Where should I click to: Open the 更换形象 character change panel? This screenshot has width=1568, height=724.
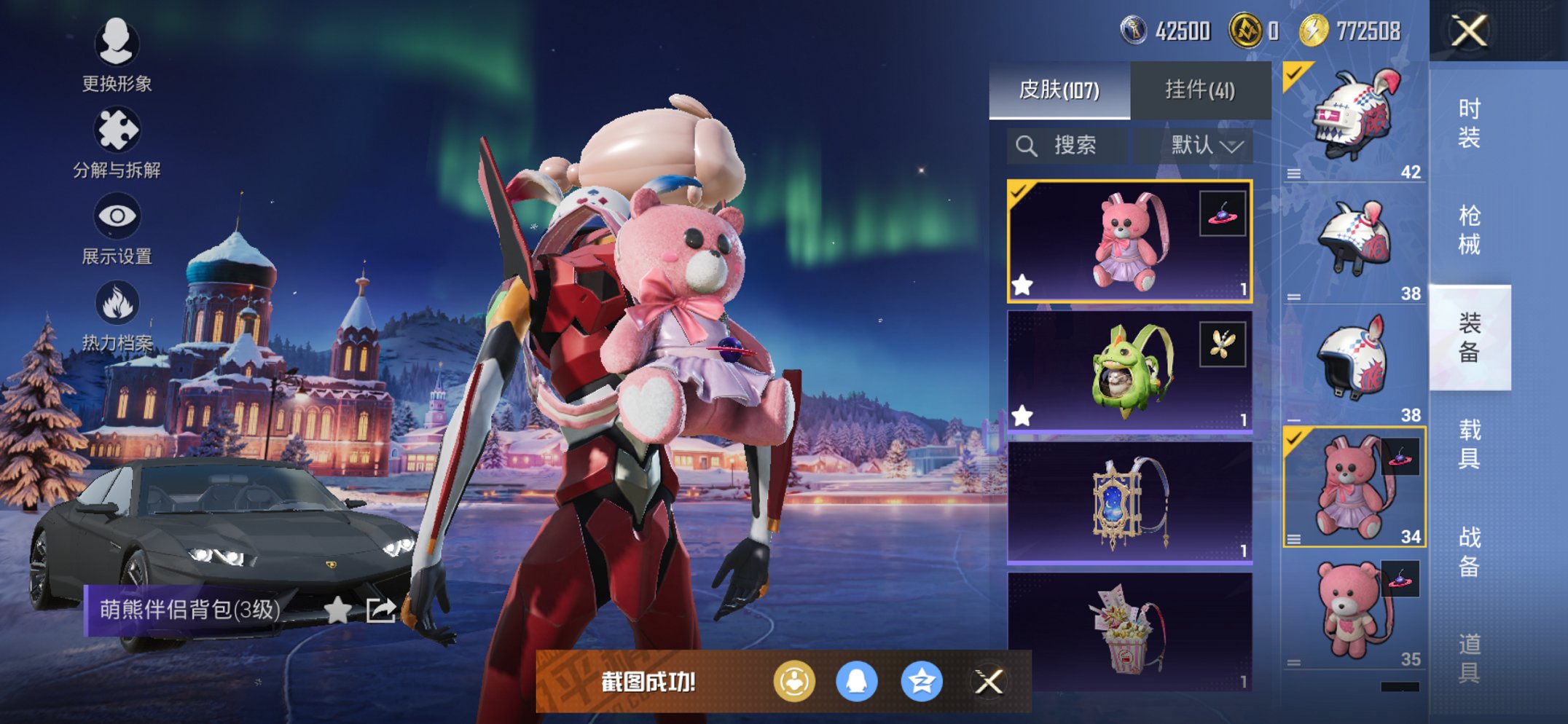[117, 45]
